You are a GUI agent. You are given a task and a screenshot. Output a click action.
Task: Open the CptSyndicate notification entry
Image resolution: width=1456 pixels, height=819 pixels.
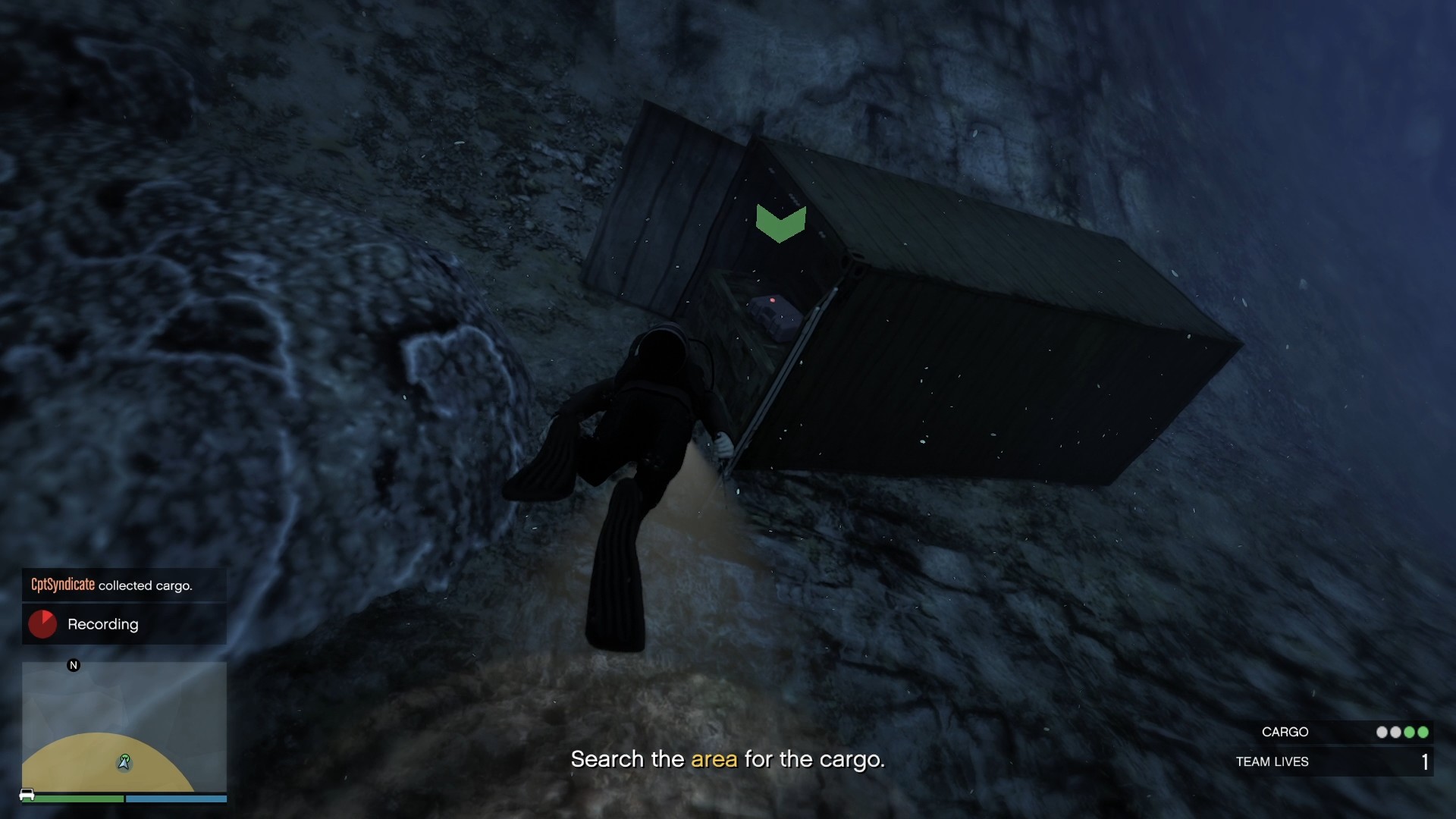click(124, 585)
